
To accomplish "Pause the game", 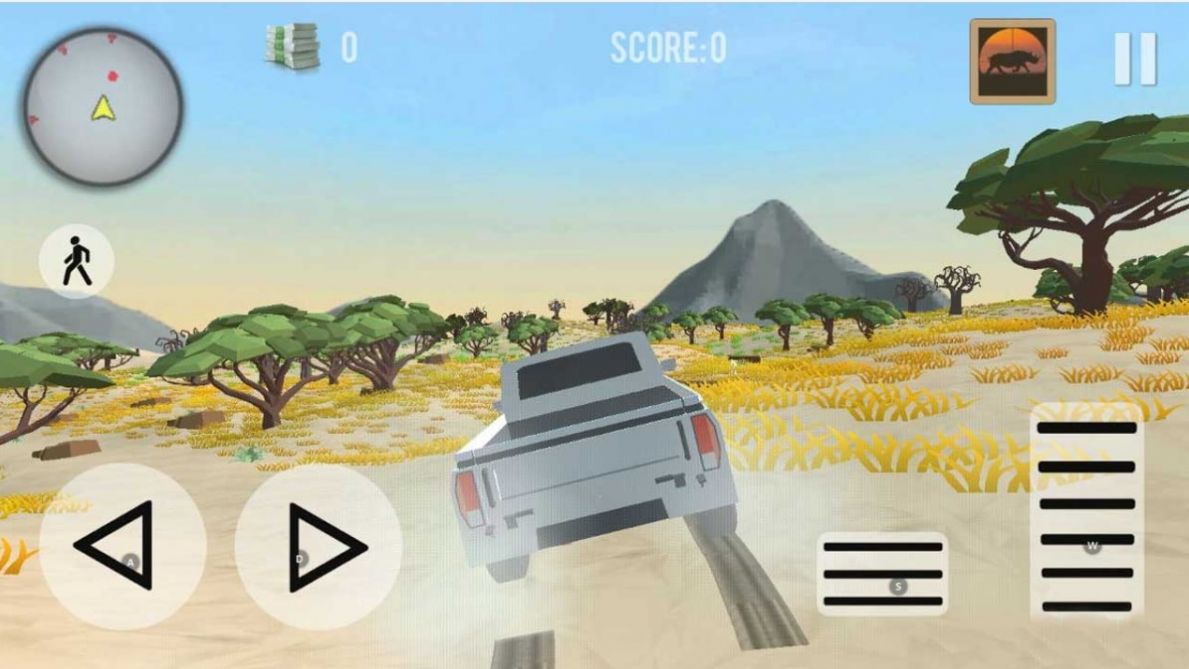I will 1135,59.
